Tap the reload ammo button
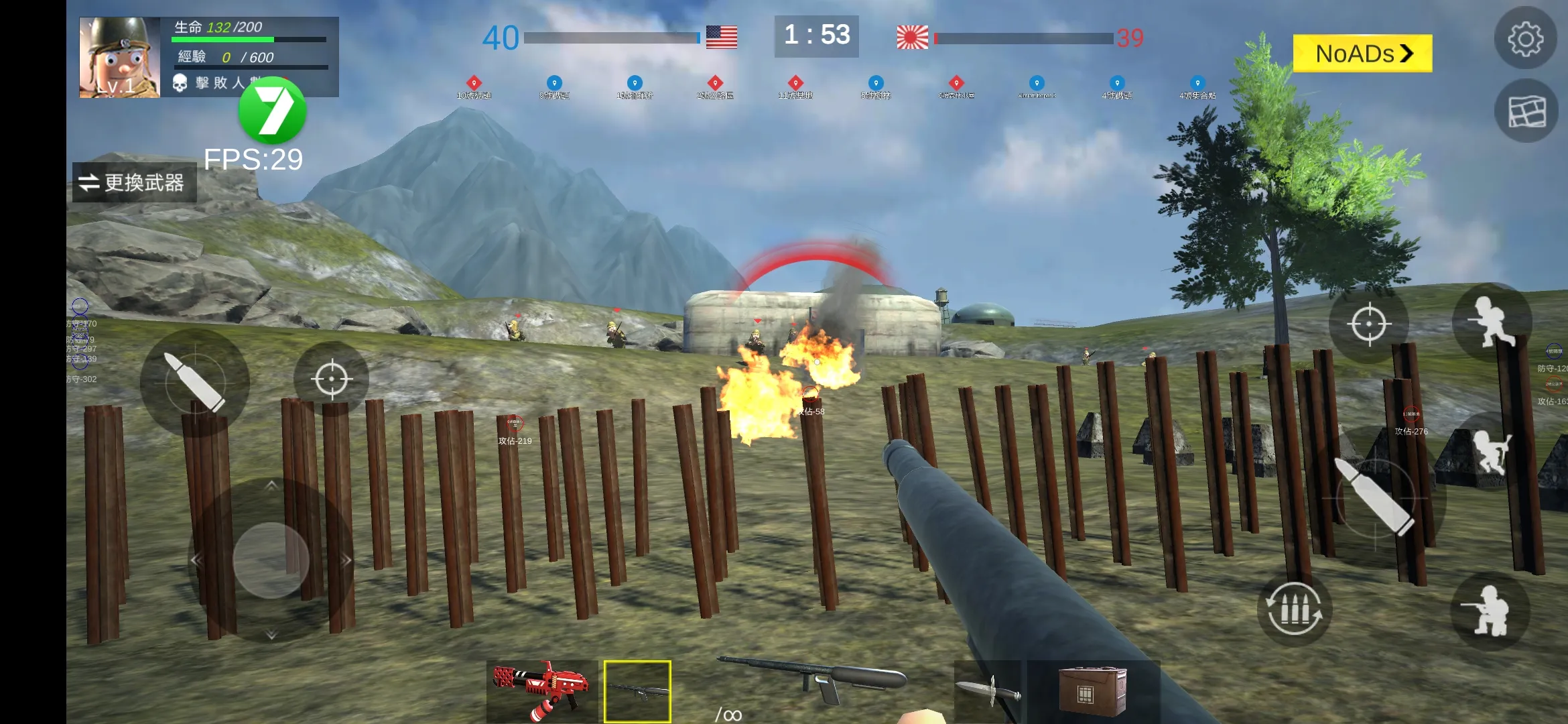1568x724 pixels. click(x=1294, y=609)
